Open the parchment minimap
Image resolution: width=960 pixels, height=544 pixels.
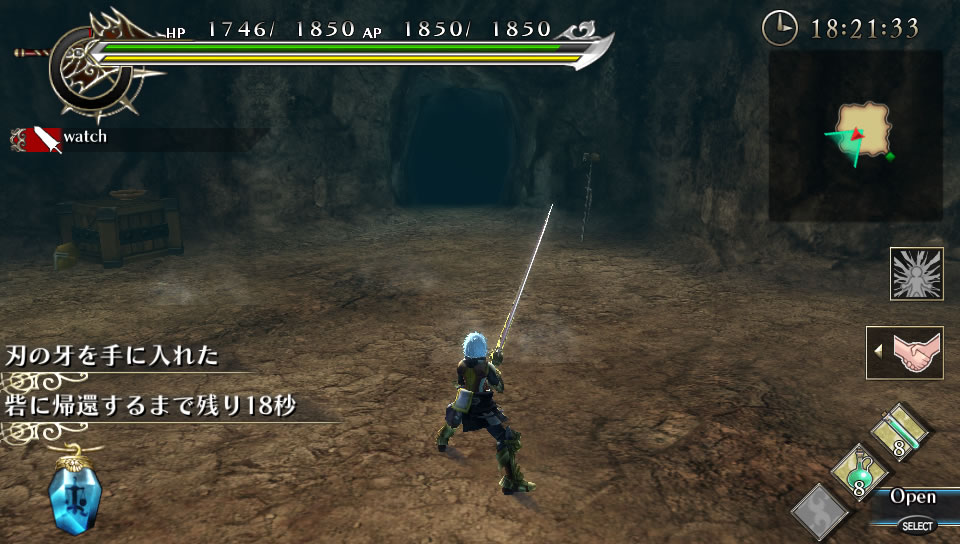pyautogui.click(x=858, y=134)
